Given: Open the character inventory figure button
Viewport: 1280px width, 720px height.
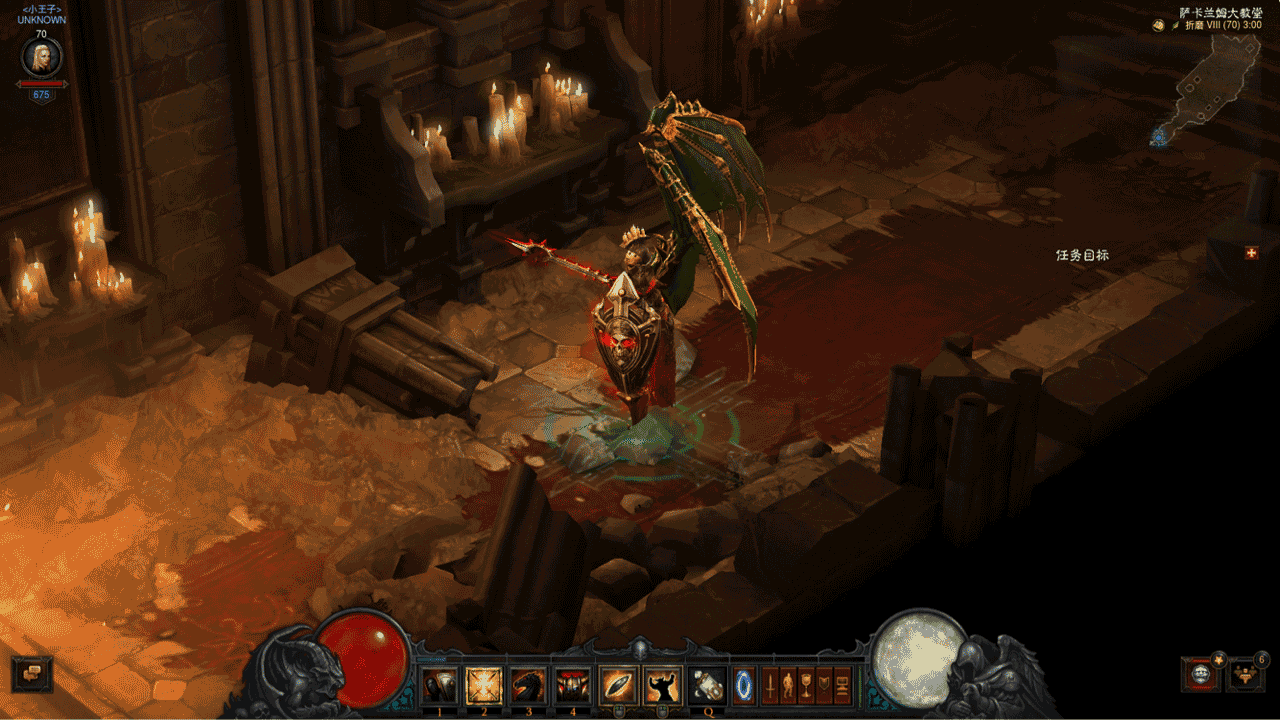Looking at the screenshot, I should 788,686.
